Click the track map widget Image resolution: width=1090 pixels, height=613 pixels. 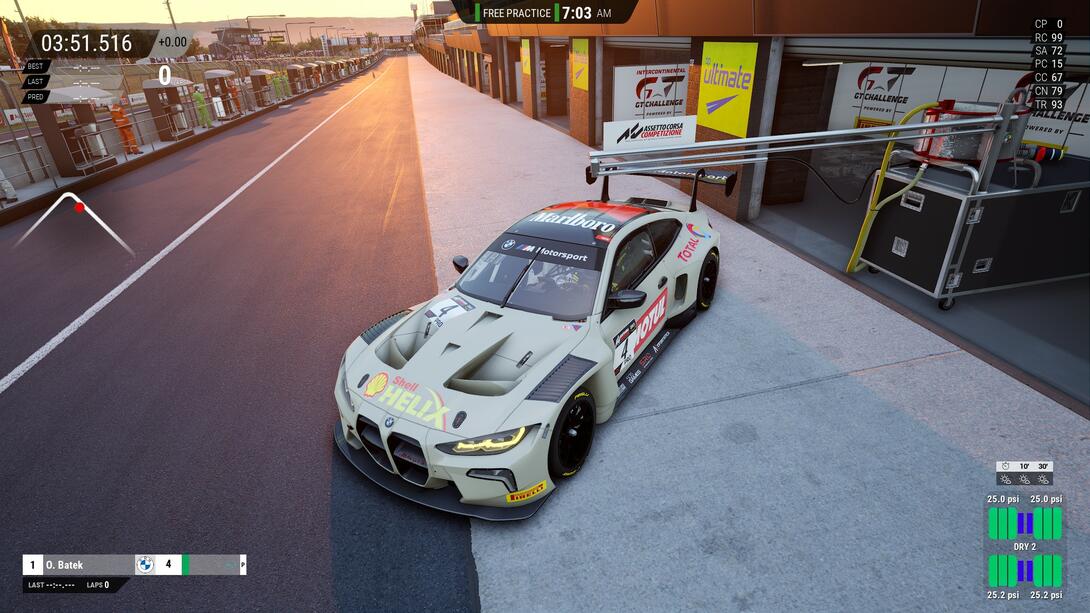click(74, 223)
